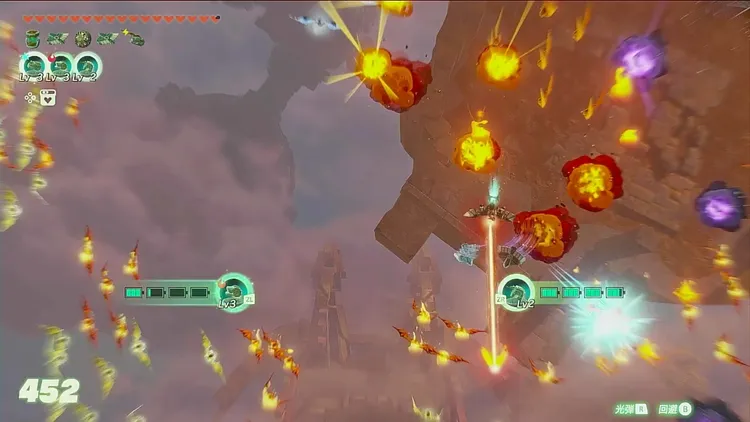Activate the Lv 3 ability with red marker
This screenshot has height=422, width=750.
point(60,66)
